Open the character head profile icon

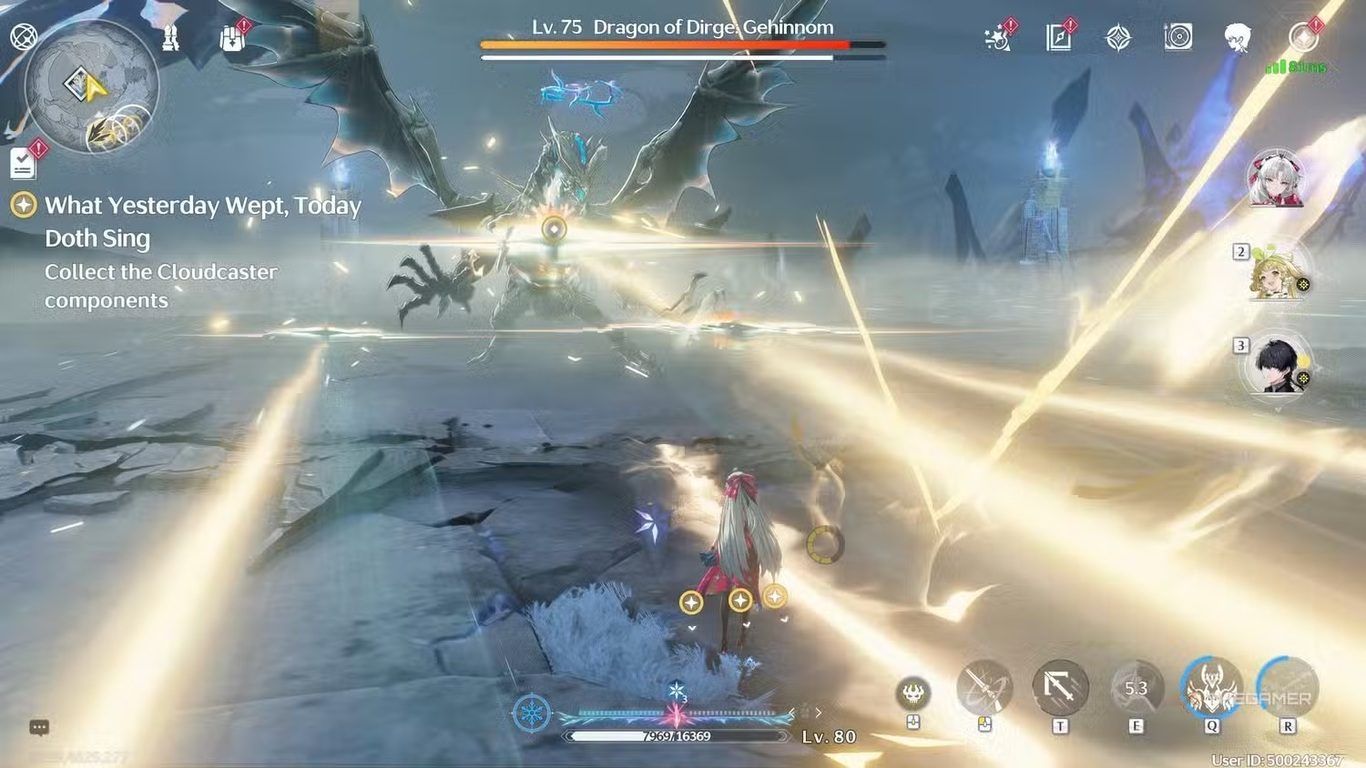pyautogui.click(x=1238, y=38)
